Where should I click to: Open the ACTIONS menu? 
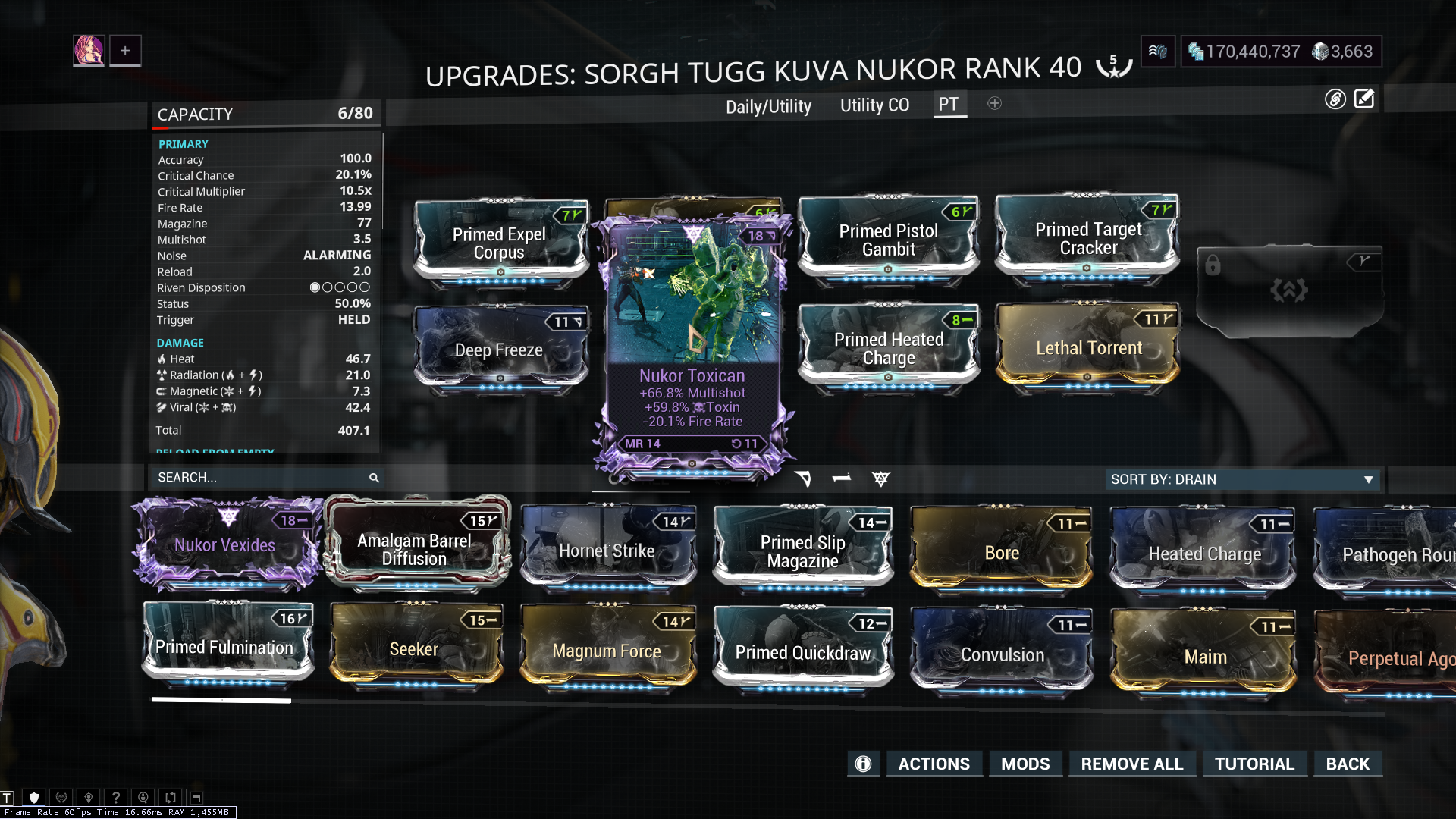point(934,764)
